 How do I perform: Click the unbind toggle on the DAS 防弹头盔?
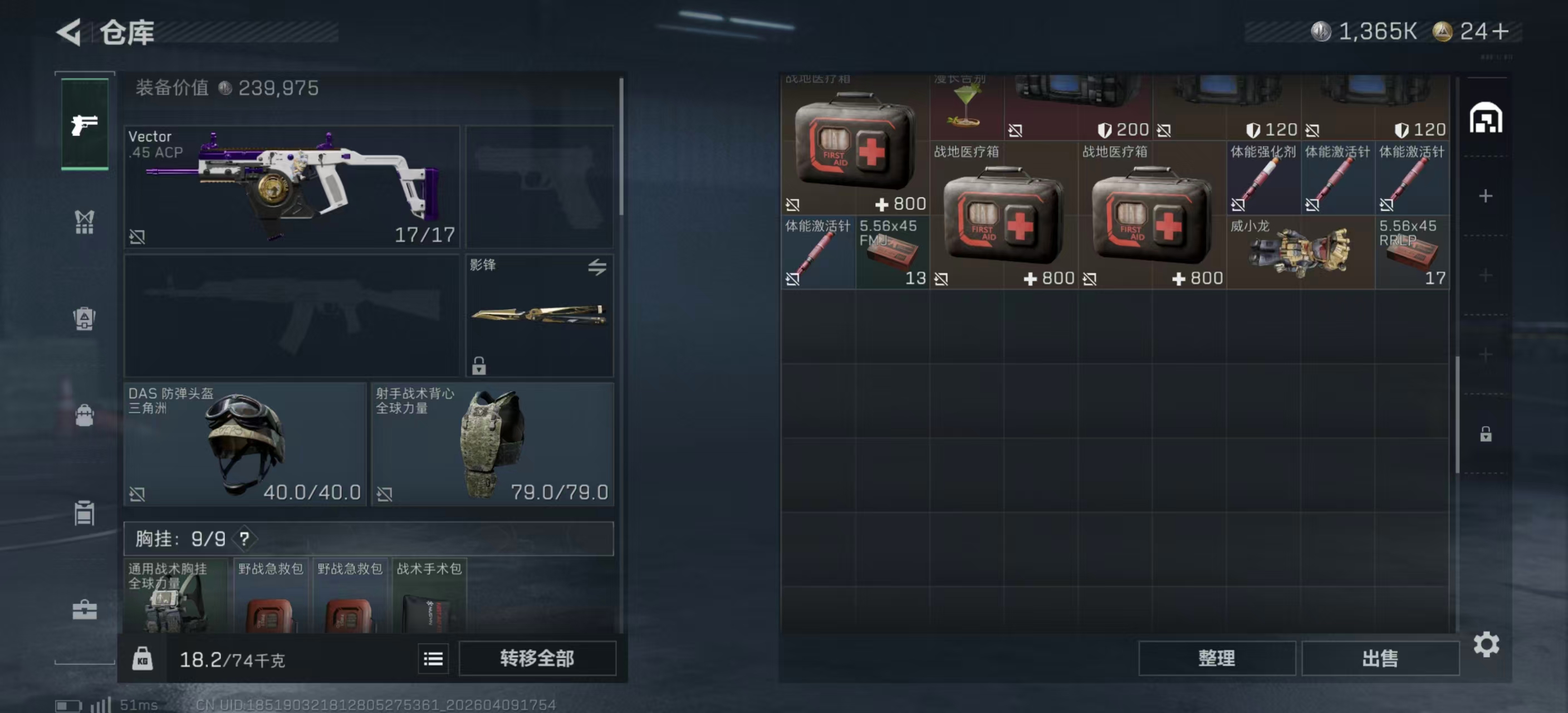pyautogui.click(x=138, y=495)
